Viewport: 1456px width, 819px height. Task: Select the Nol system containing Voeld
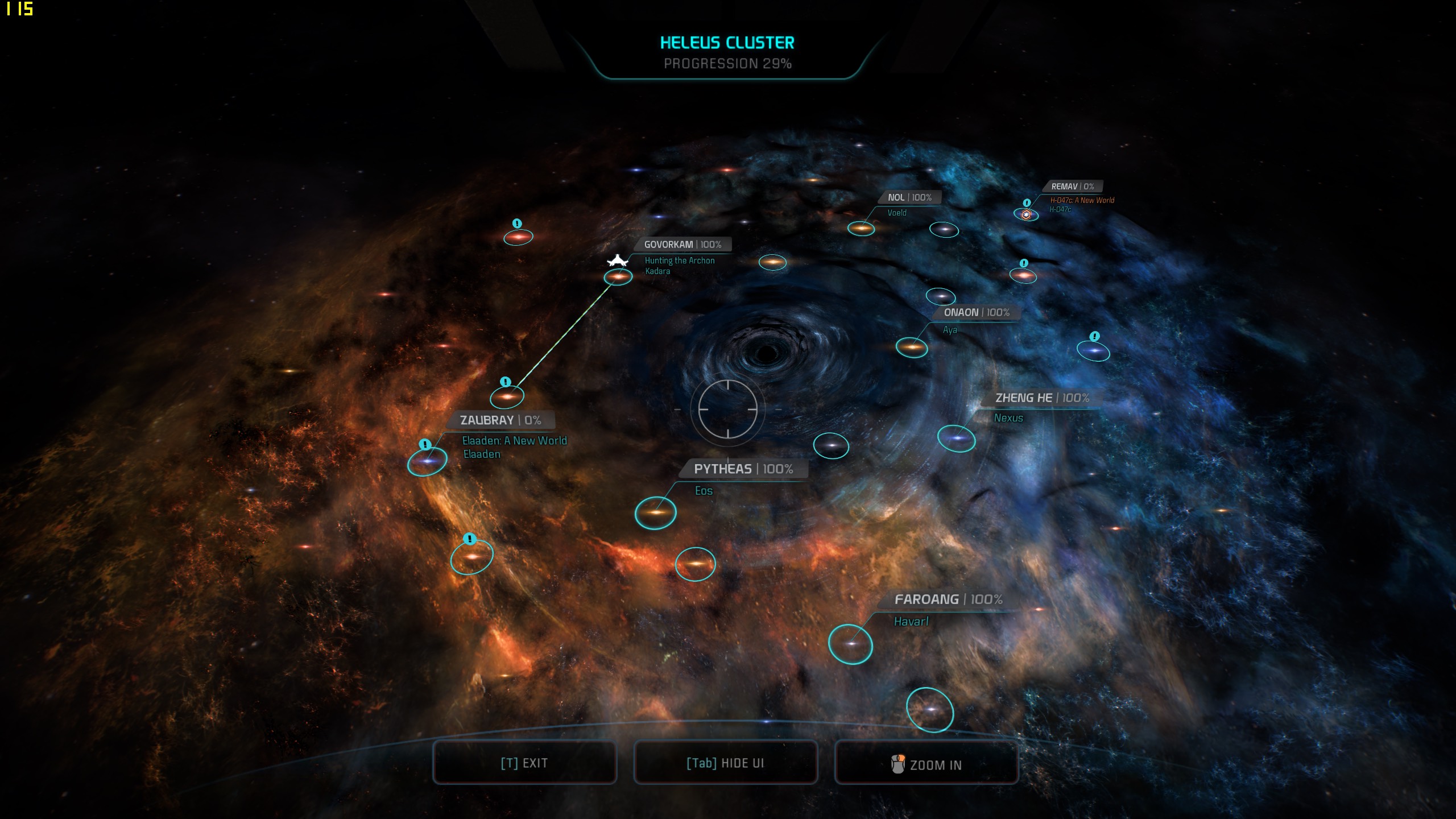pyautogui.click(x=861, y=229)
